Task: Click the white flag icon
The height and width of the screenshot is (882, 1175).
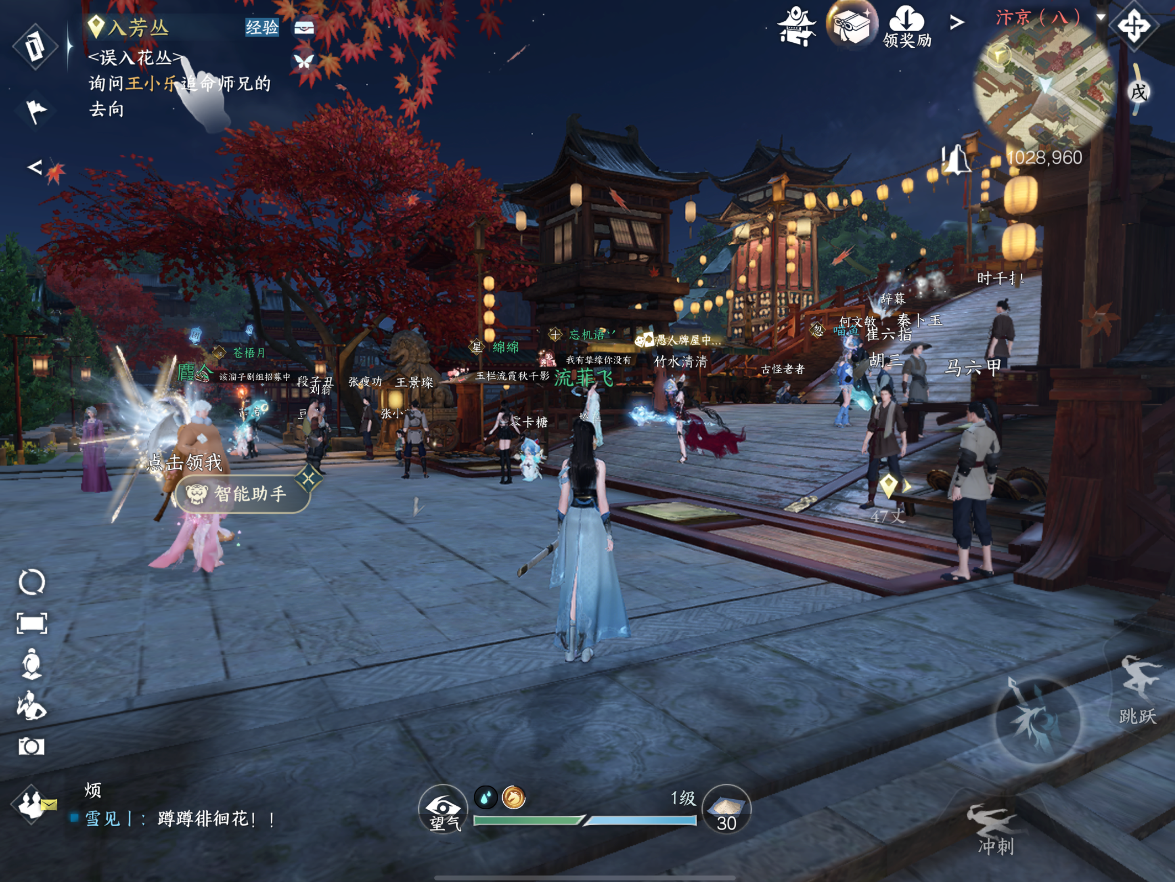Action: 36,109
